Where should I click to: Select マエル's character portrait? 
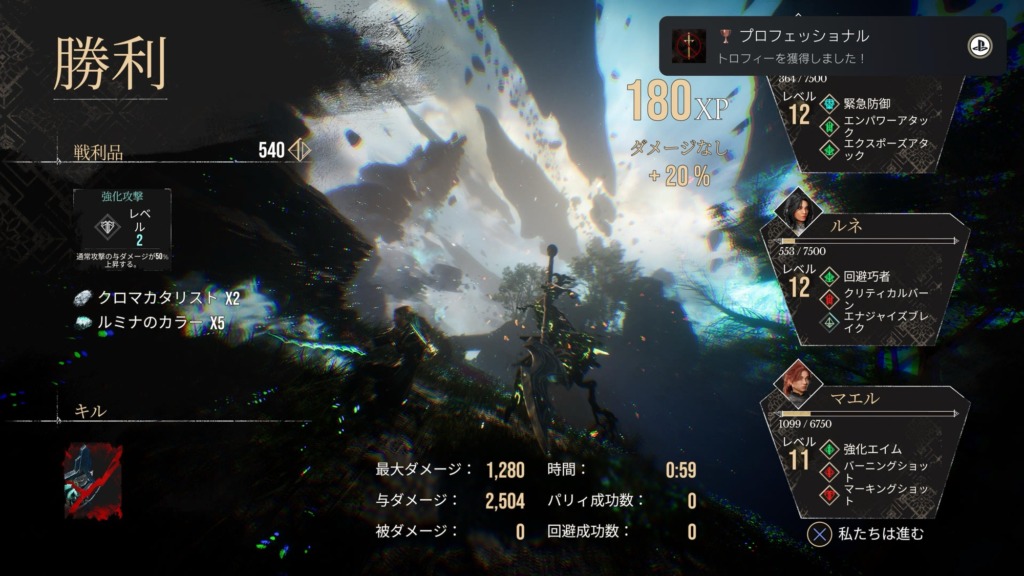click(798, 381)
